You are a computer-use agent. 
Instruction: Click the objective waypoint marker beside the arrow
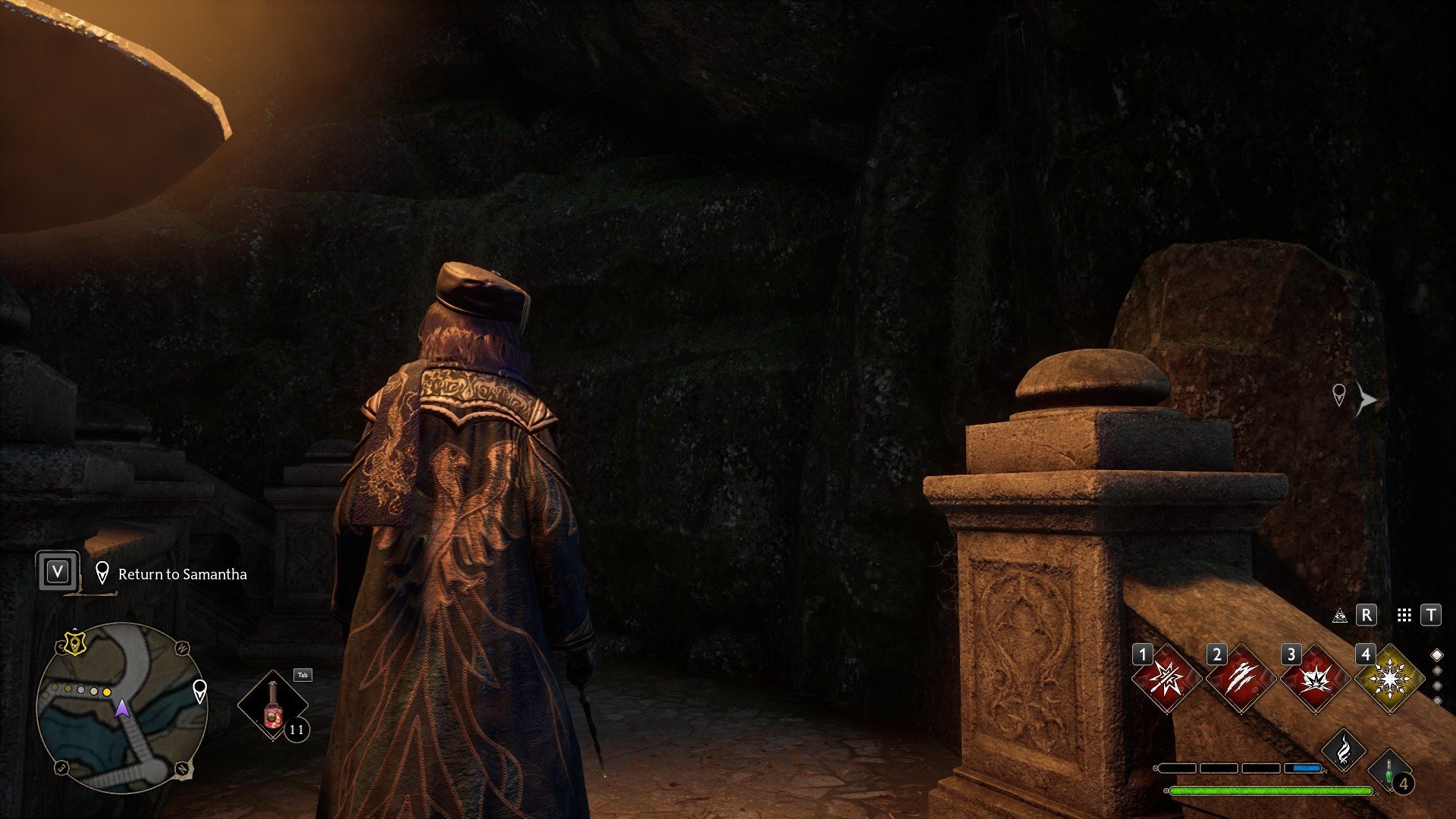1339,394
